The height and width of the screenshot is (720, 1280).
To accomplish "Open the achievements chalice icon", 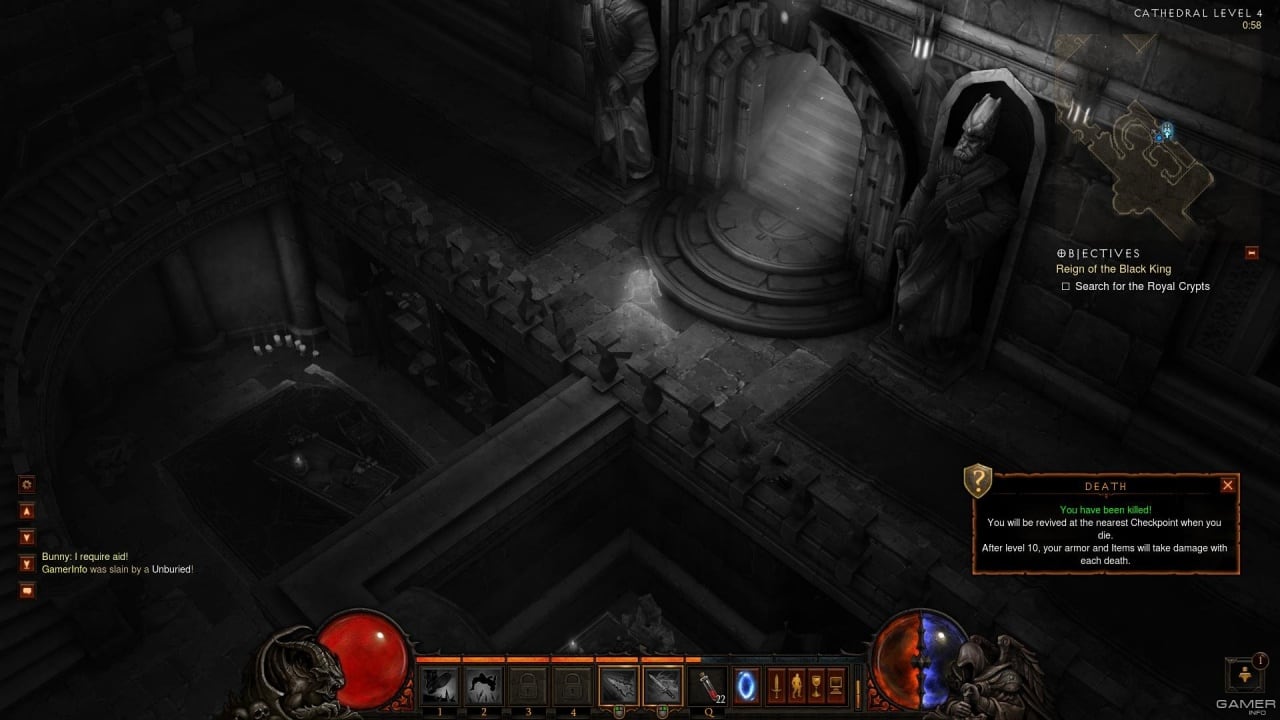I will (816, 687).
